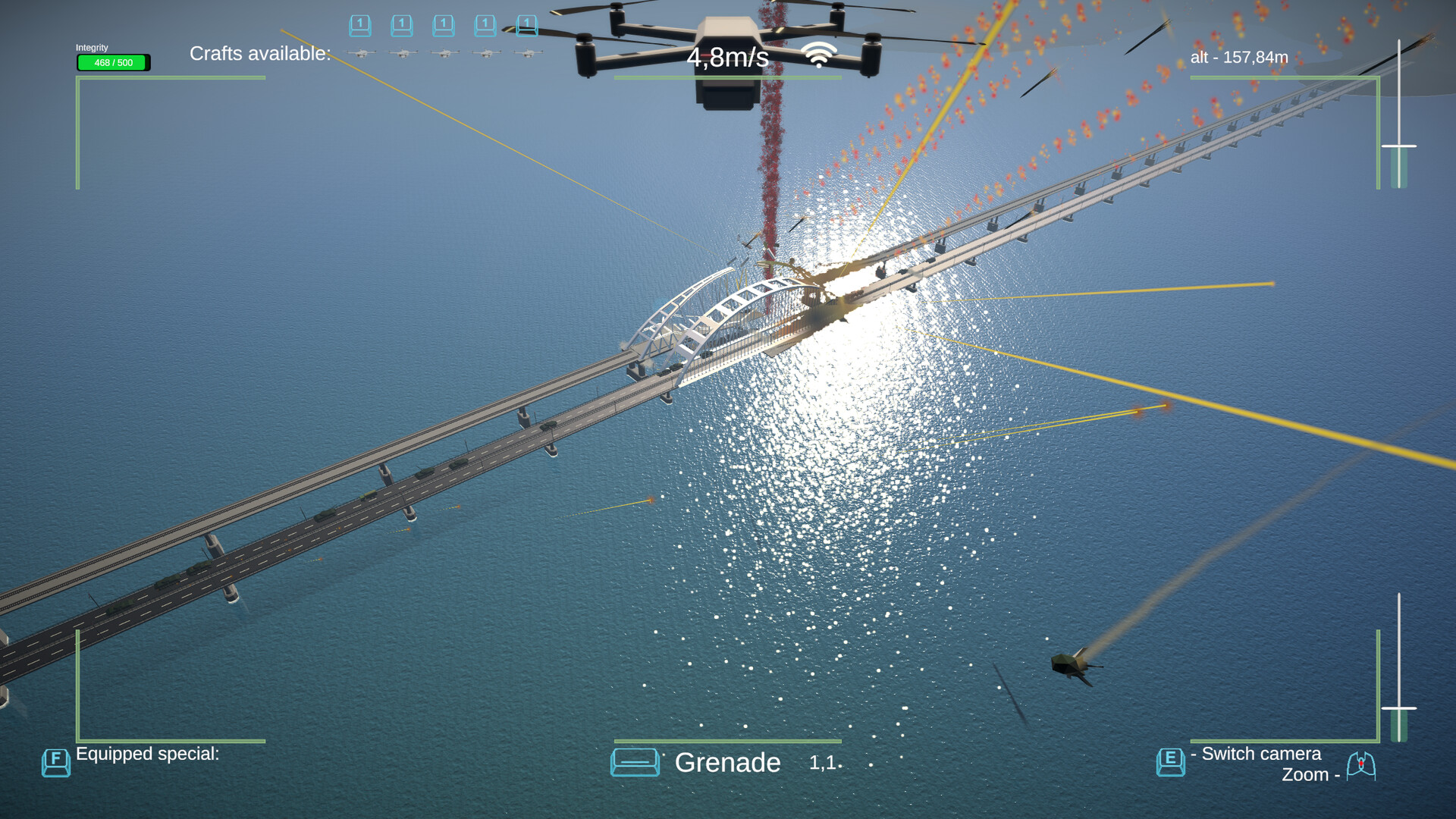Click the WiFi signal strength icon
This screenshot has height=819, width=1456.
(818, 55)
